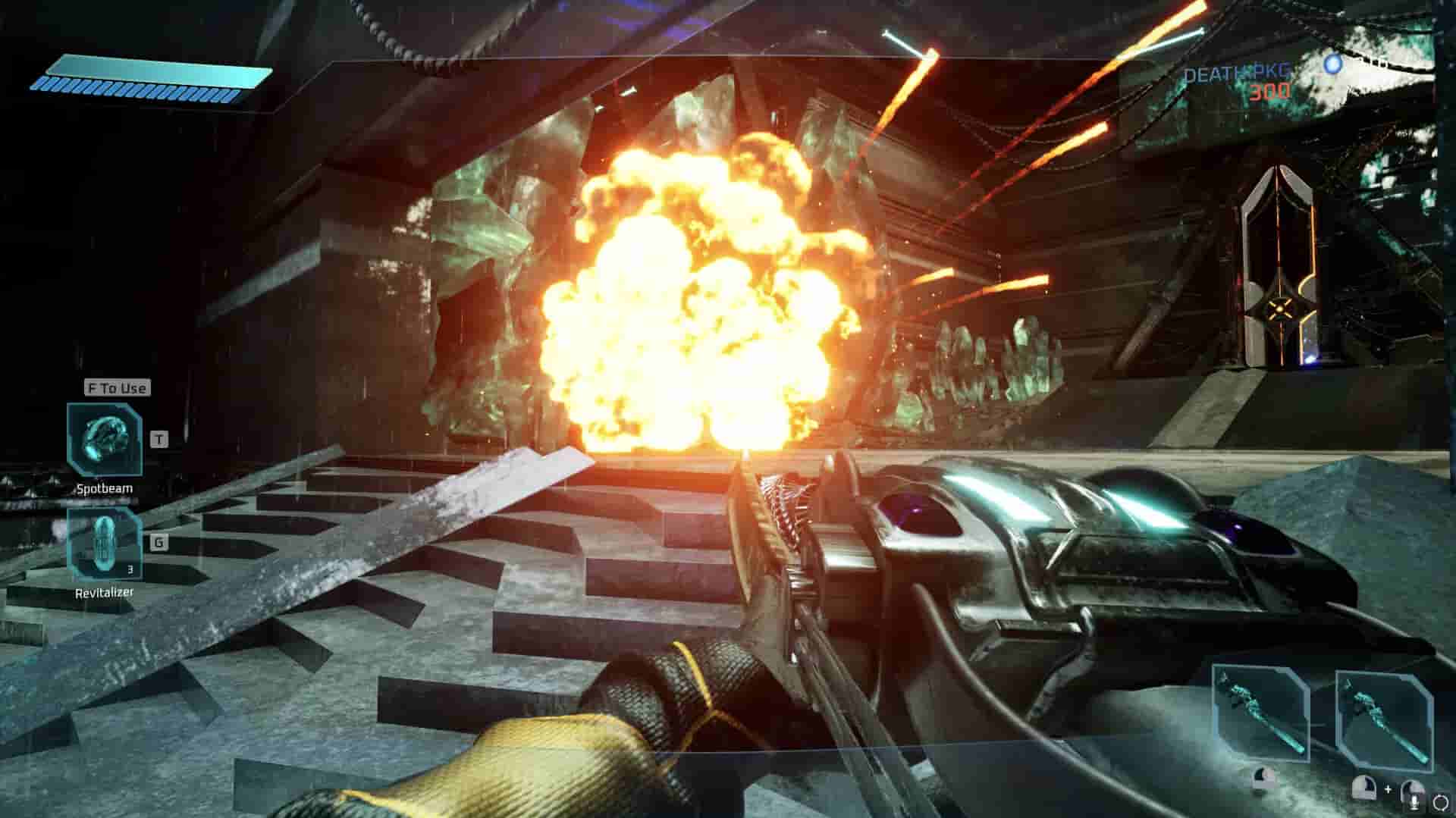Select the Spotbeam label text
The height and width of the screenshot is (818, 1456).
(104, 489)
